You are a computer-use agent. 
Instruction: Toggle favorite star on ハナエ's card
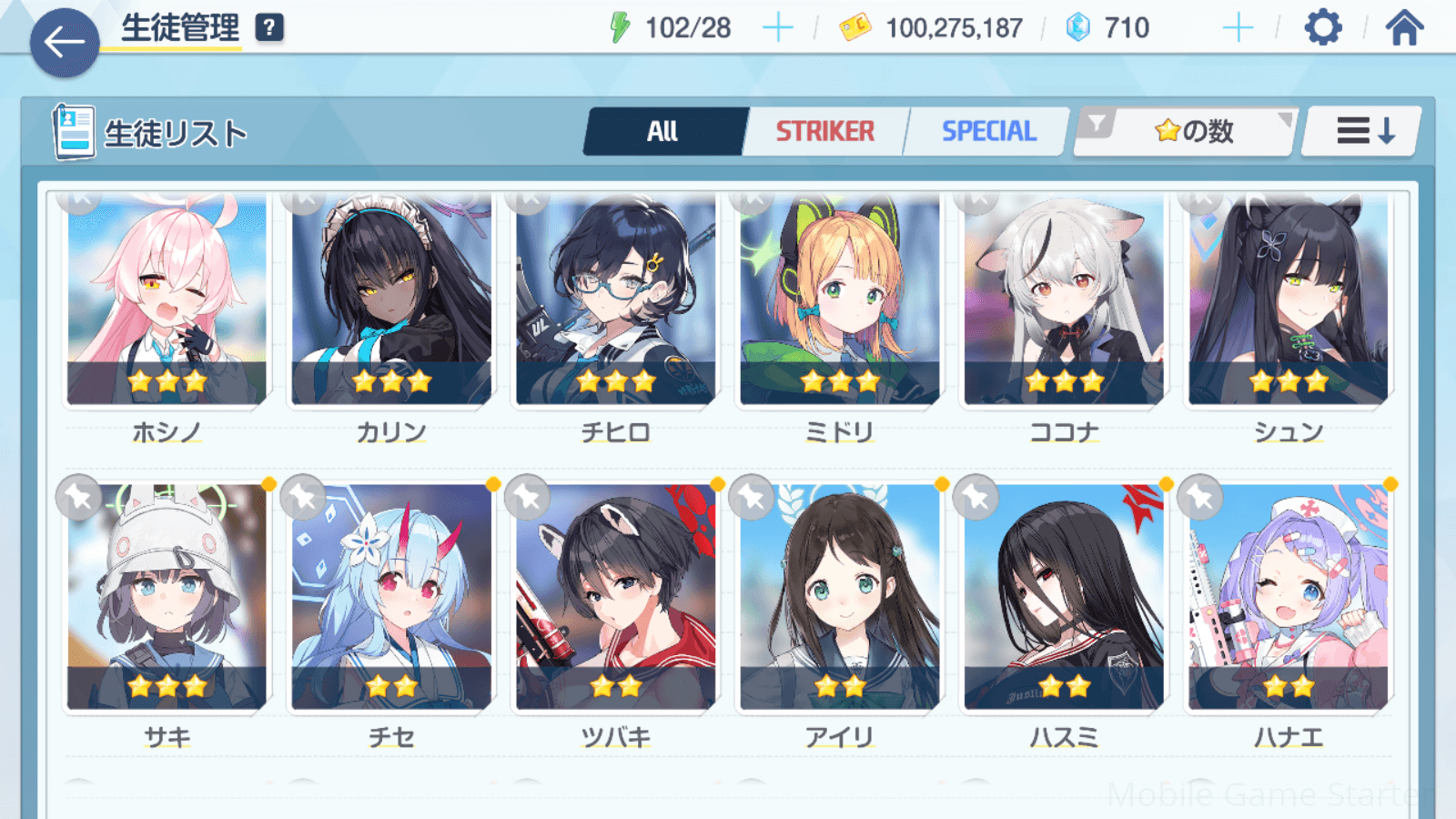click(x=1200, y=498)
